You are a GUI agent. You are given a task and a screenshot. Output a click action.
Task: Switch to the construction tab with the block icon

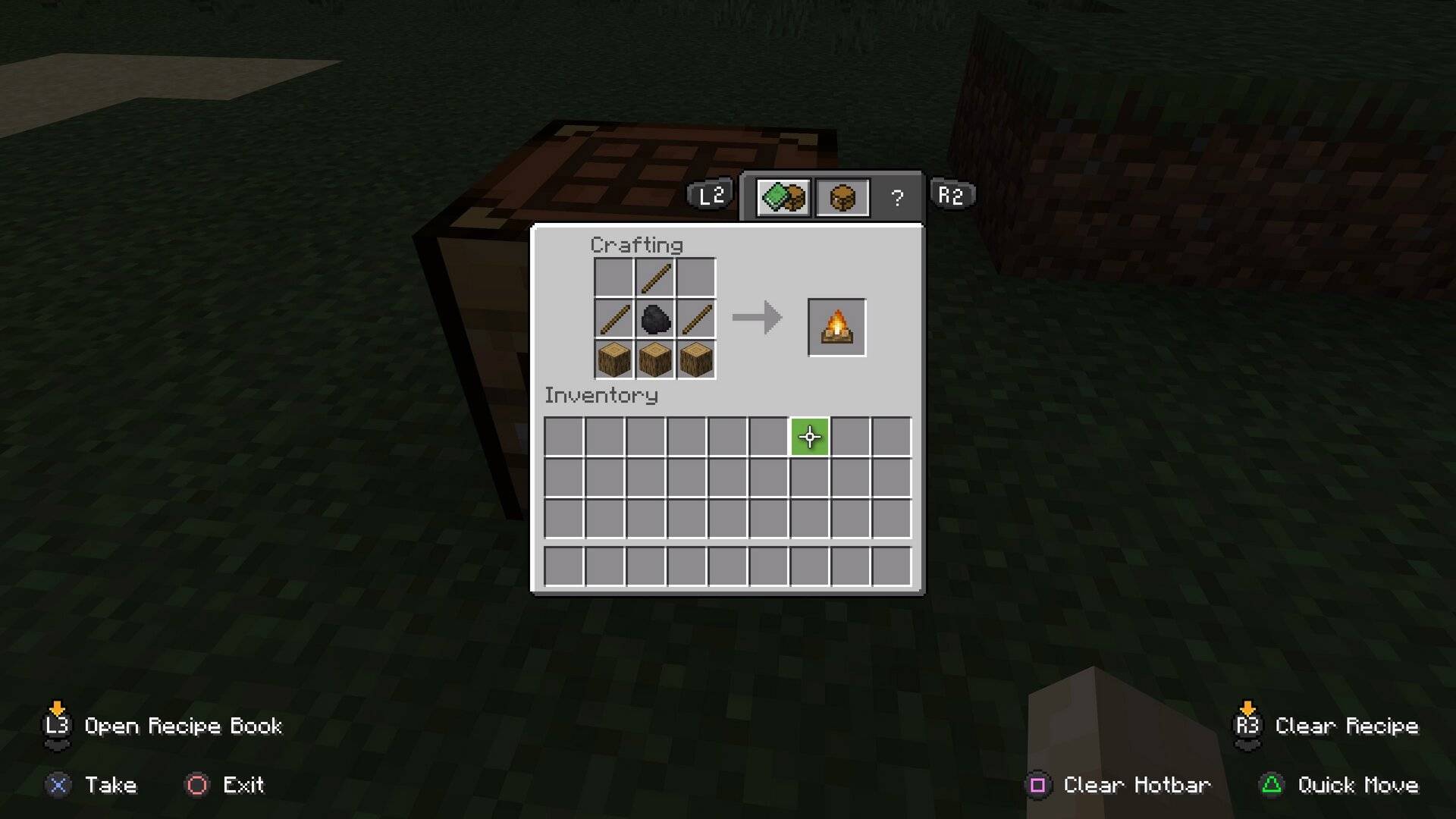[x=843, y=196]
